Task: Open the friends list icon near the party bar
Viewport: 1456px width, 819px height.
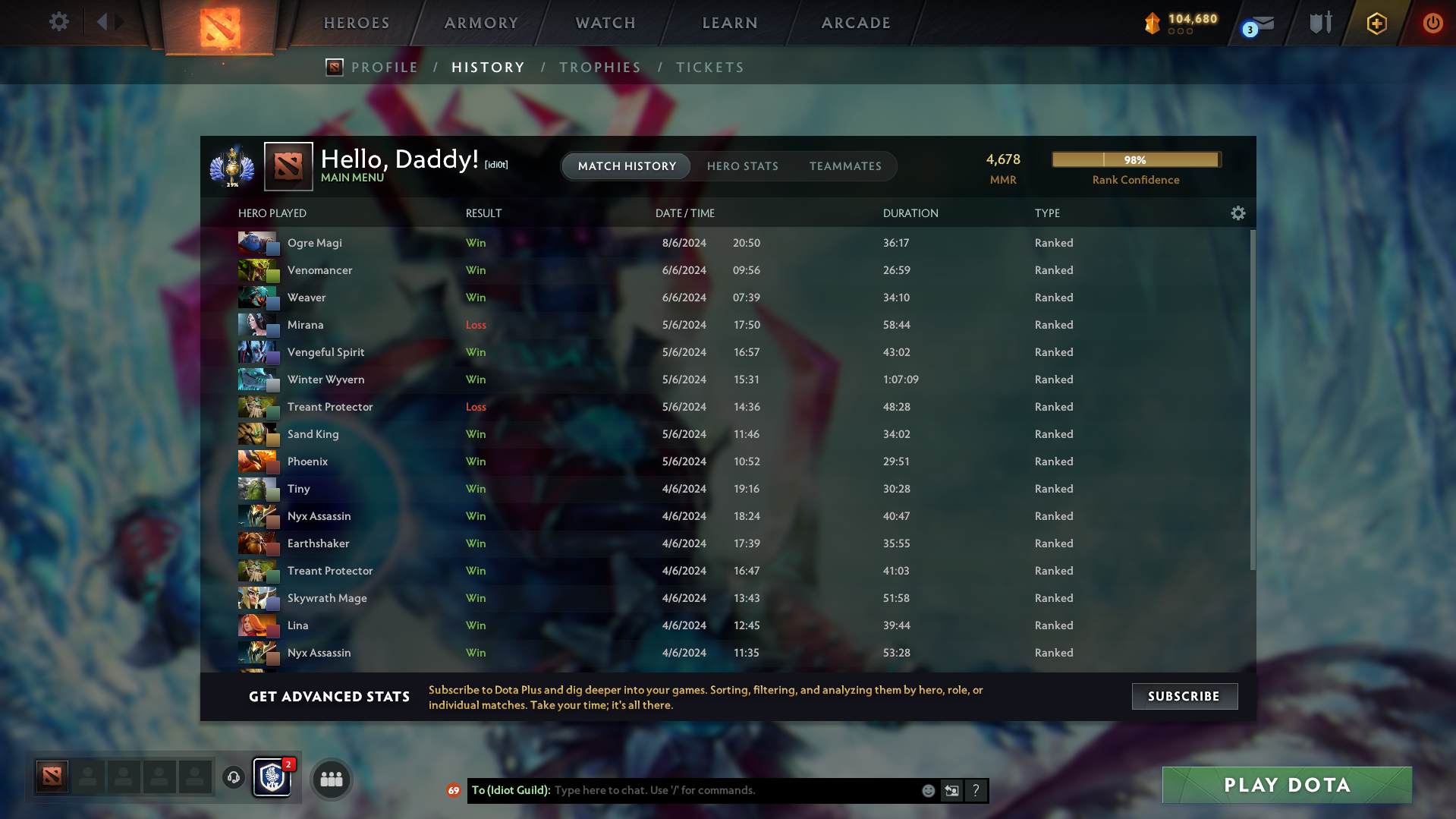Action: click(x=331, y=778)
